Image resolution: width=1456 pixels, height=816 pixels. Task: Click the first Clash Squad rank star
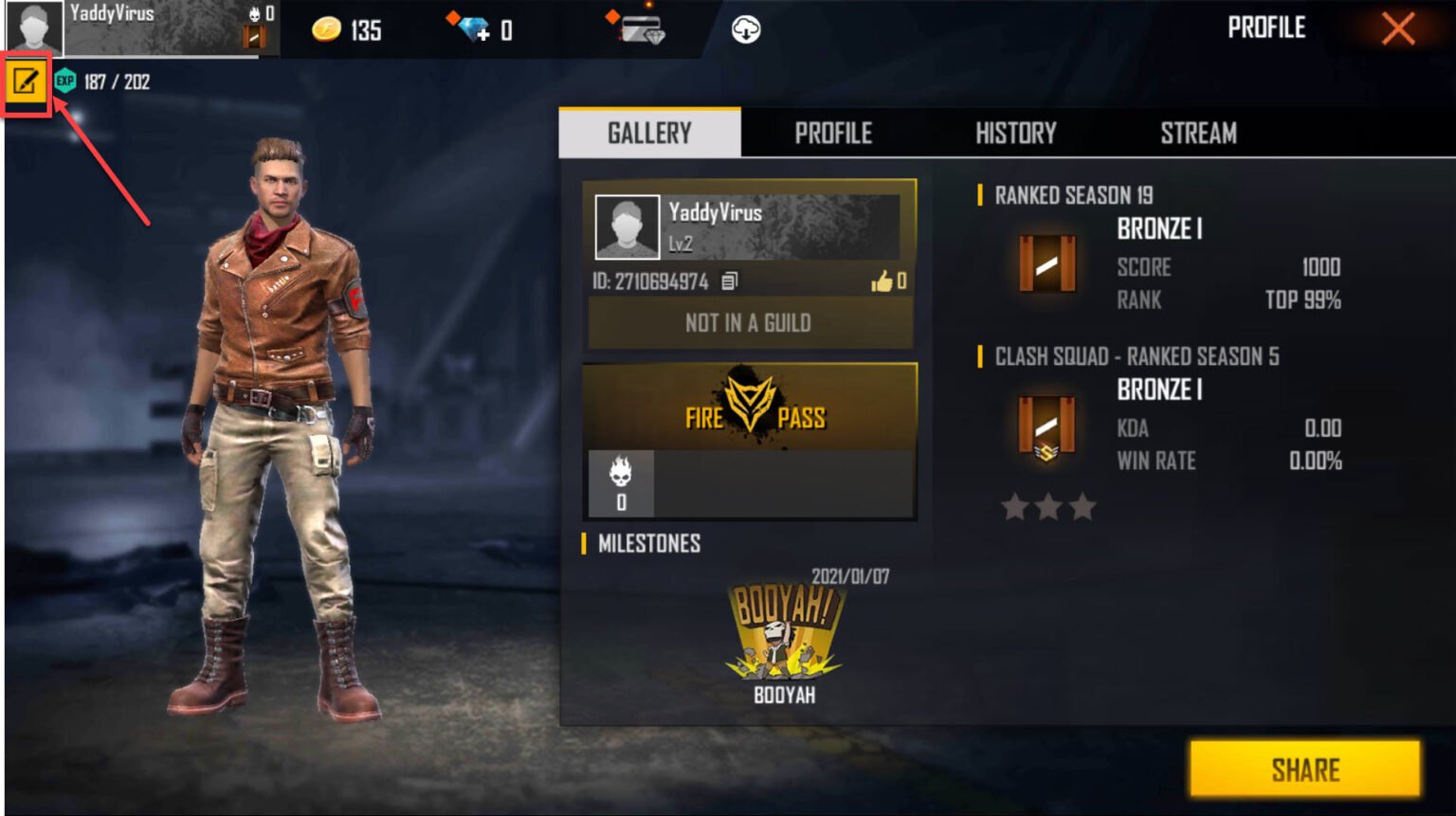pos(1016,507)
